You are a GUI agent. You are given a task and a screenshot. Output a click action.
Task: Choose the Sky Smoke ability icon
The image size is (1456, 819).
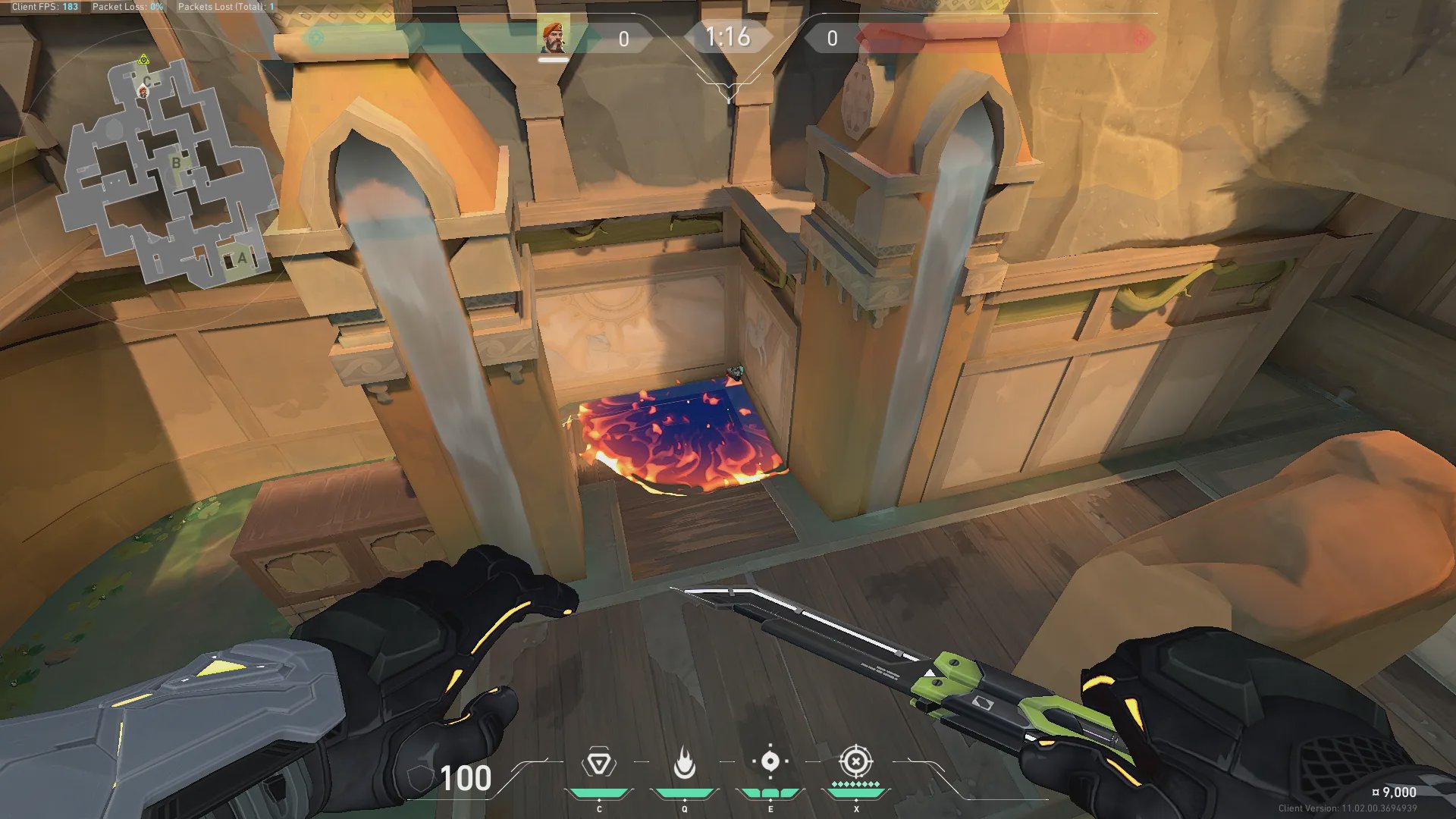[x=770, y=761]
